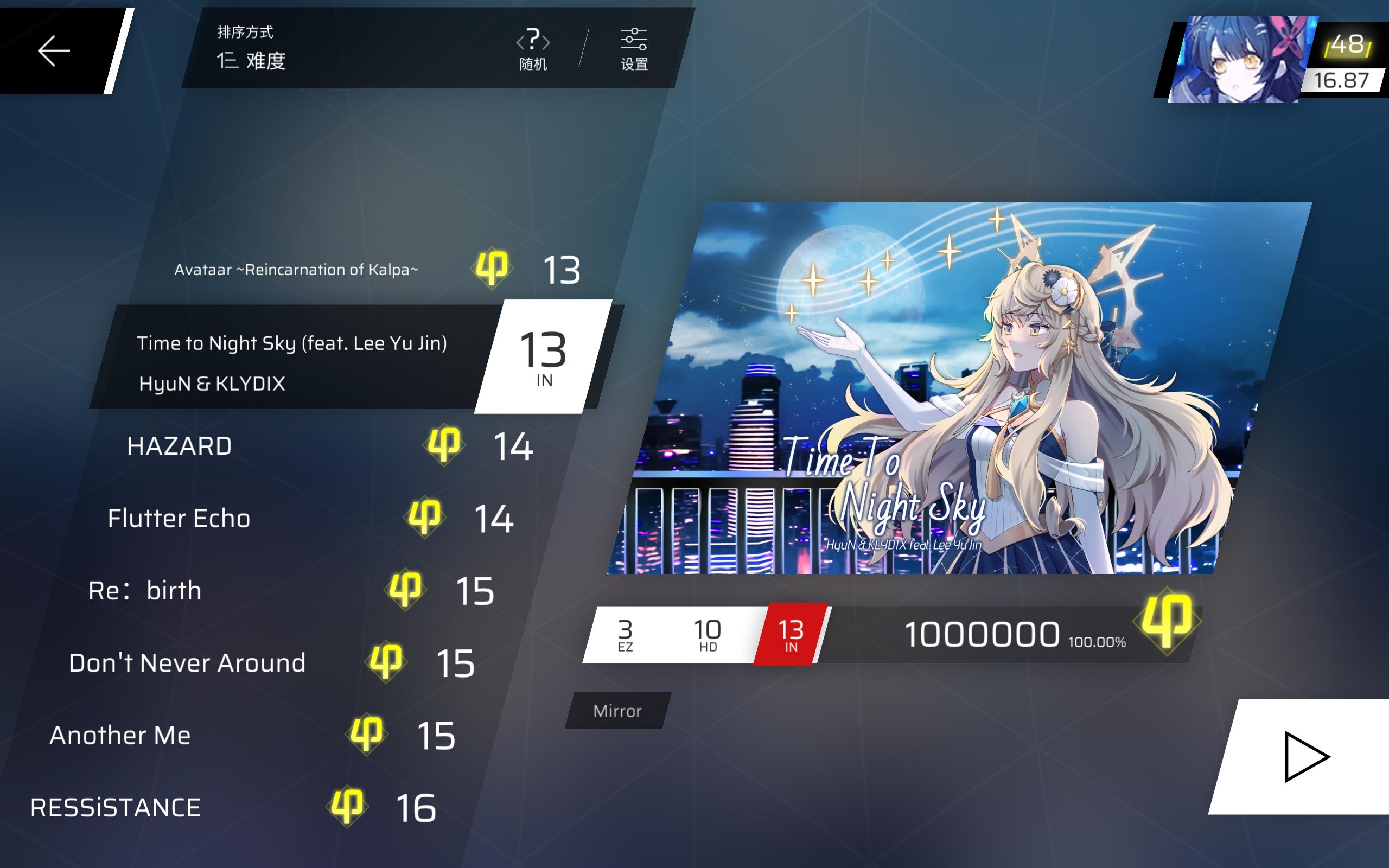Tap the back arrow to exit song list
1389x868 pixels.
coord(53,50)
